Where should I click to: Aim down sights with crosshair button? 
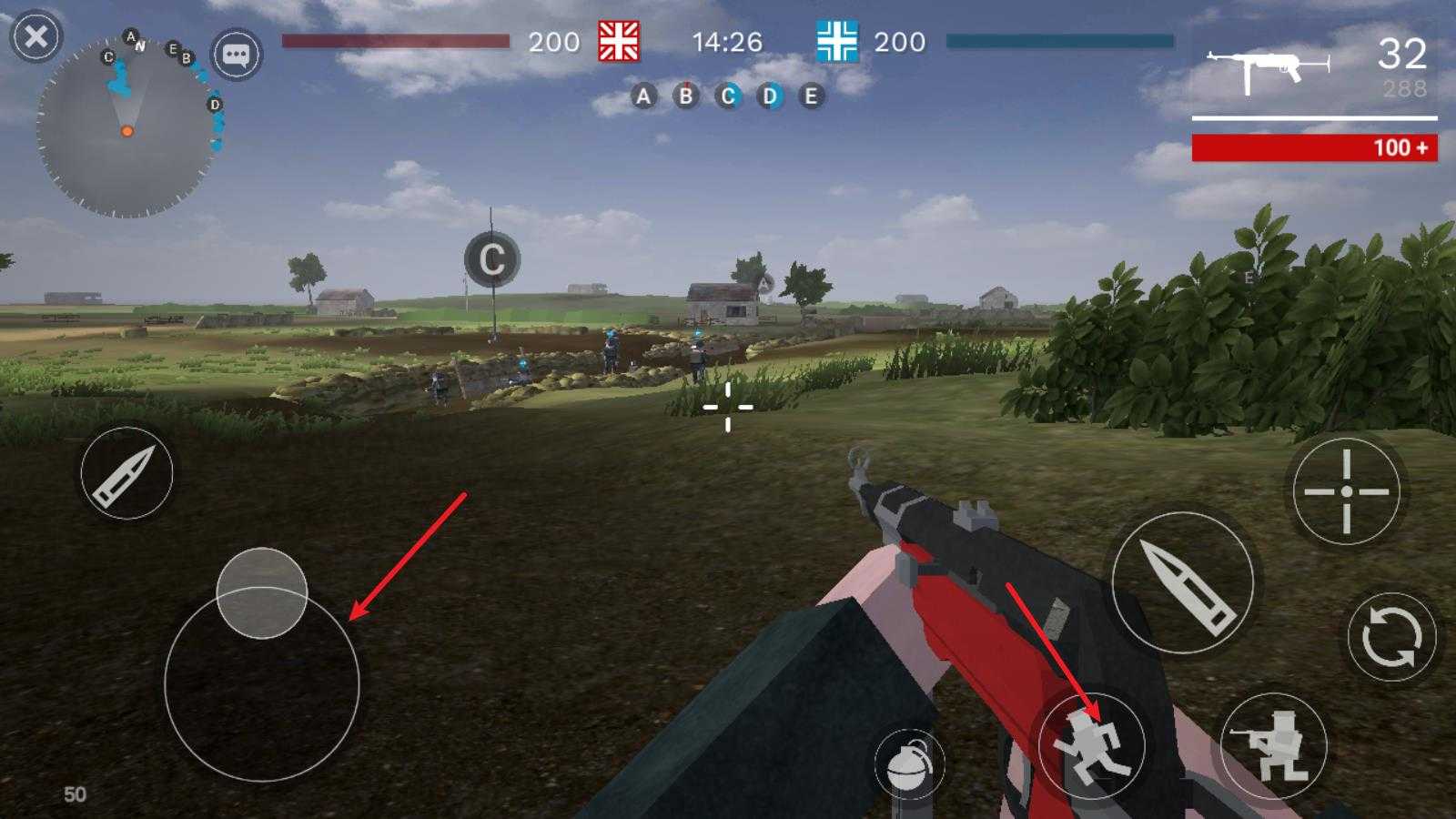(x=1346, y=491)
